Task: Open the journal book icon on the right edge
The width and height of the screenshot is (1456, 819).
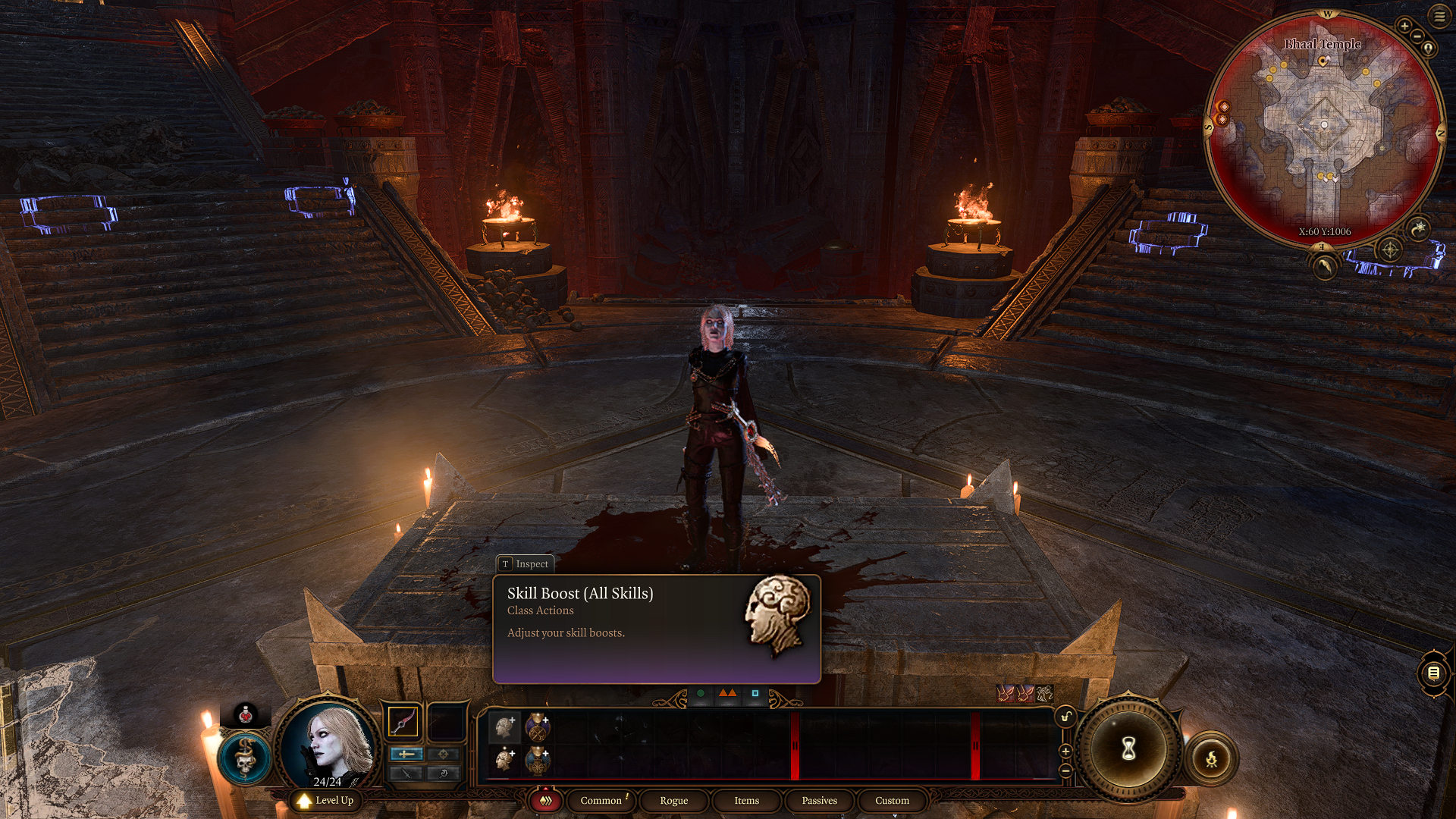Action: point(1435,673)
